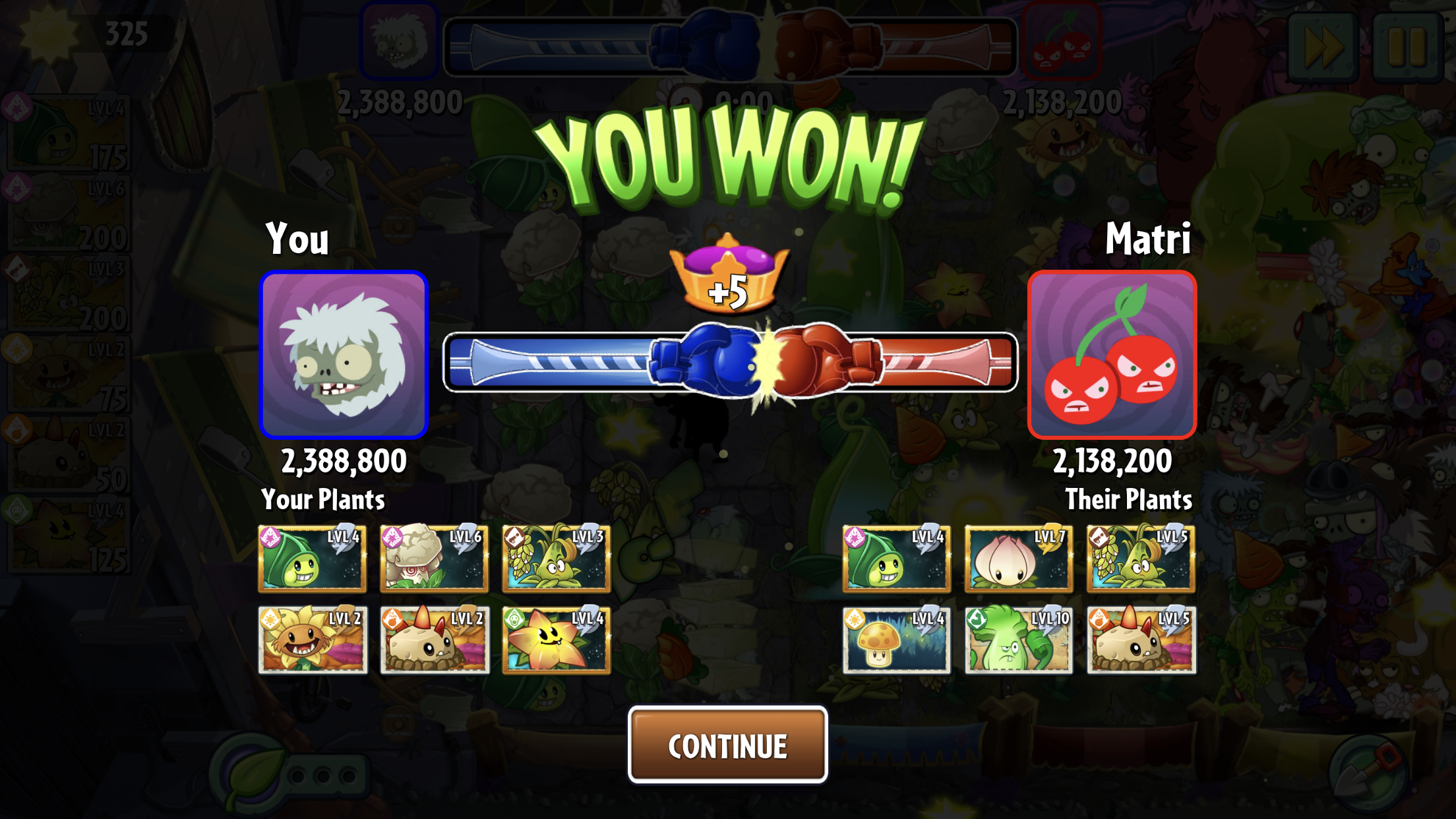Click the dimmed pause button

coord(1407,46)
